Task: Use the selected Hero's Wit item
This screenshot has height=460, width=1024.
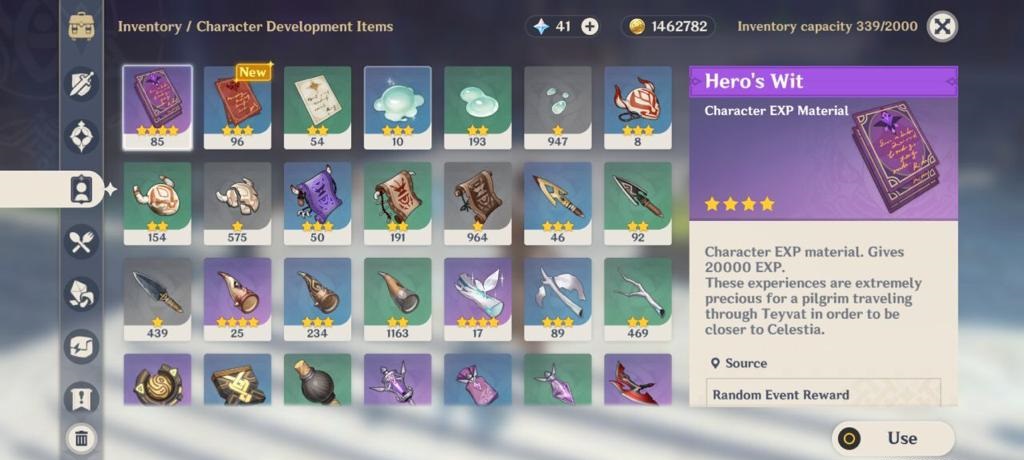Action: pyautogui.click(x=892, y=438)
